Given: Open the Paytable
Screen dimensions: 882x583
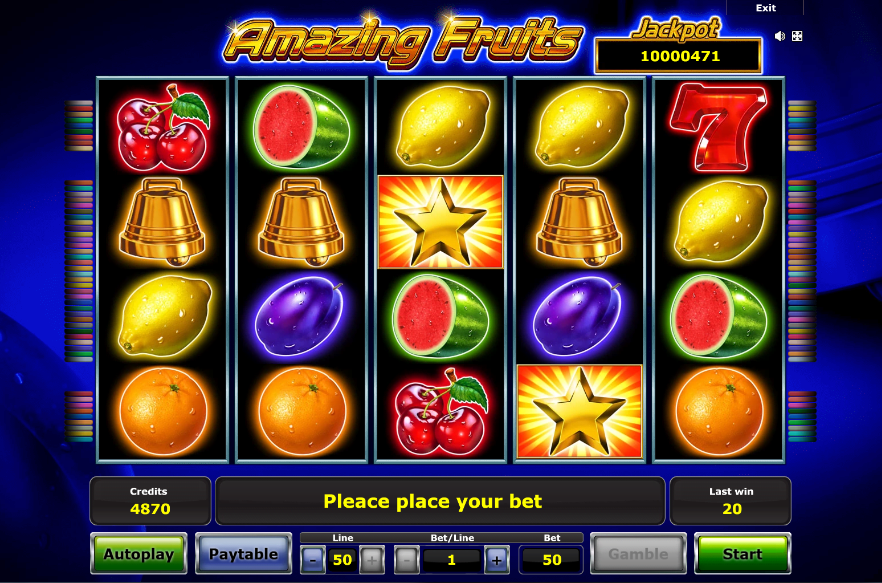Looking at the screenshot, I should pos(244,554).
